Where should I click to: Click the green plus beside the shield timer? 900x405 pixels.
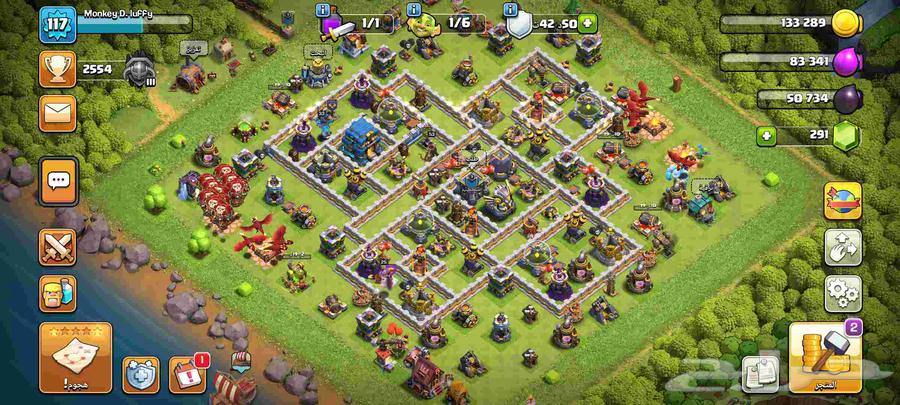[587, 23]
